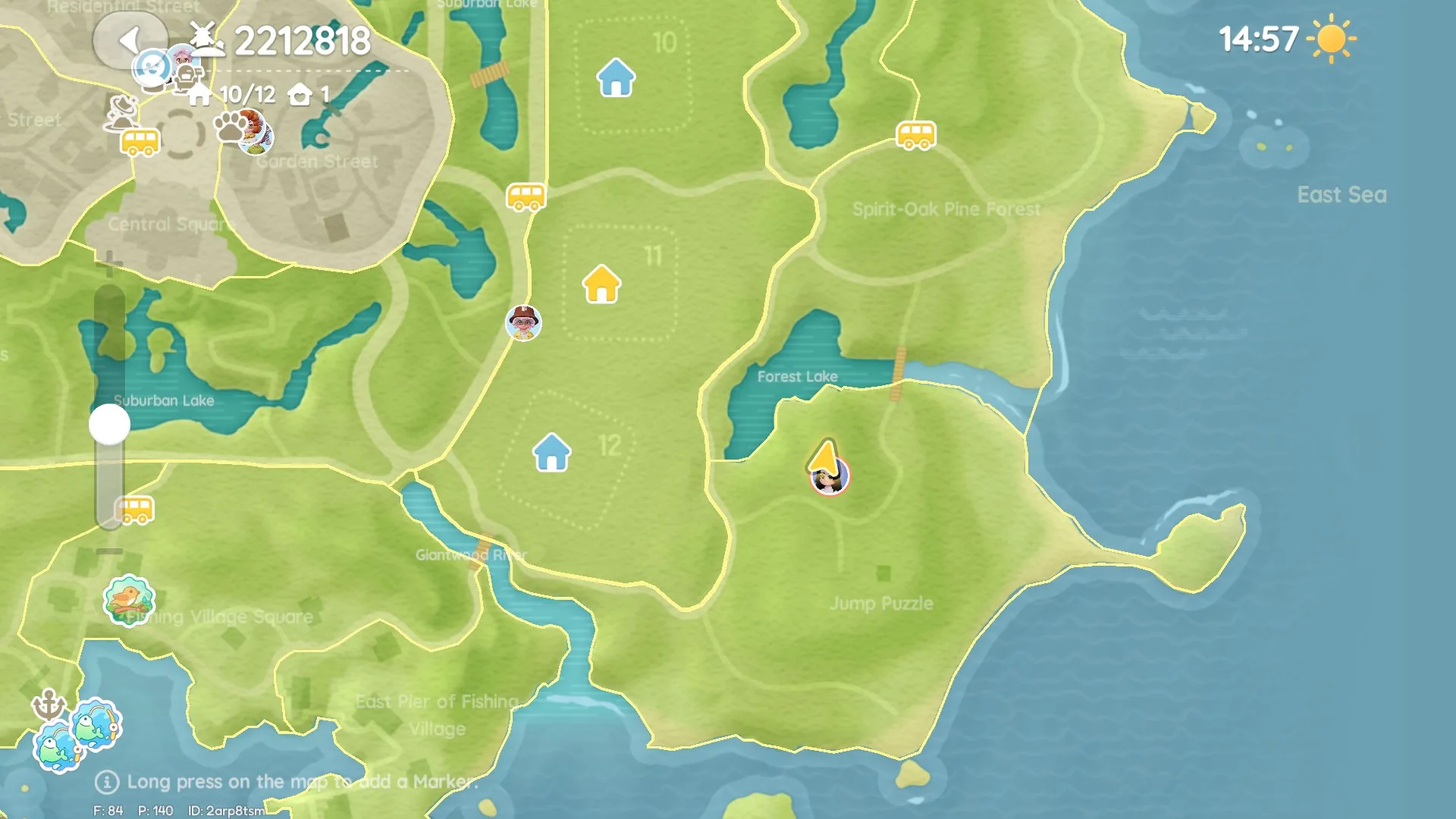Select the red-hat NPC portrait marker

coord(523,323)
